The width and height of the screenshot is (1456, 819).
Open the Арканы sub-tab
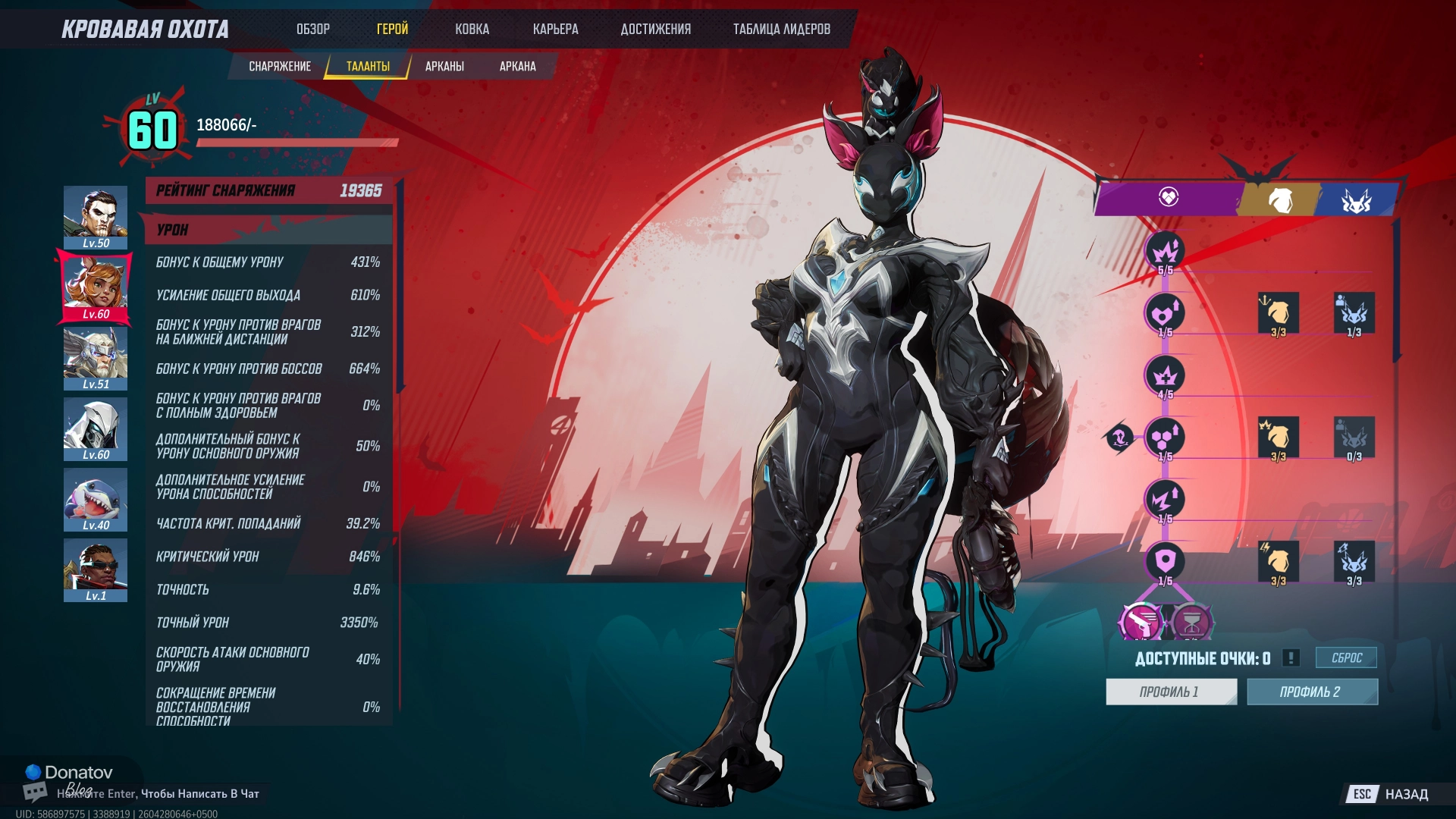click(444, 67)
